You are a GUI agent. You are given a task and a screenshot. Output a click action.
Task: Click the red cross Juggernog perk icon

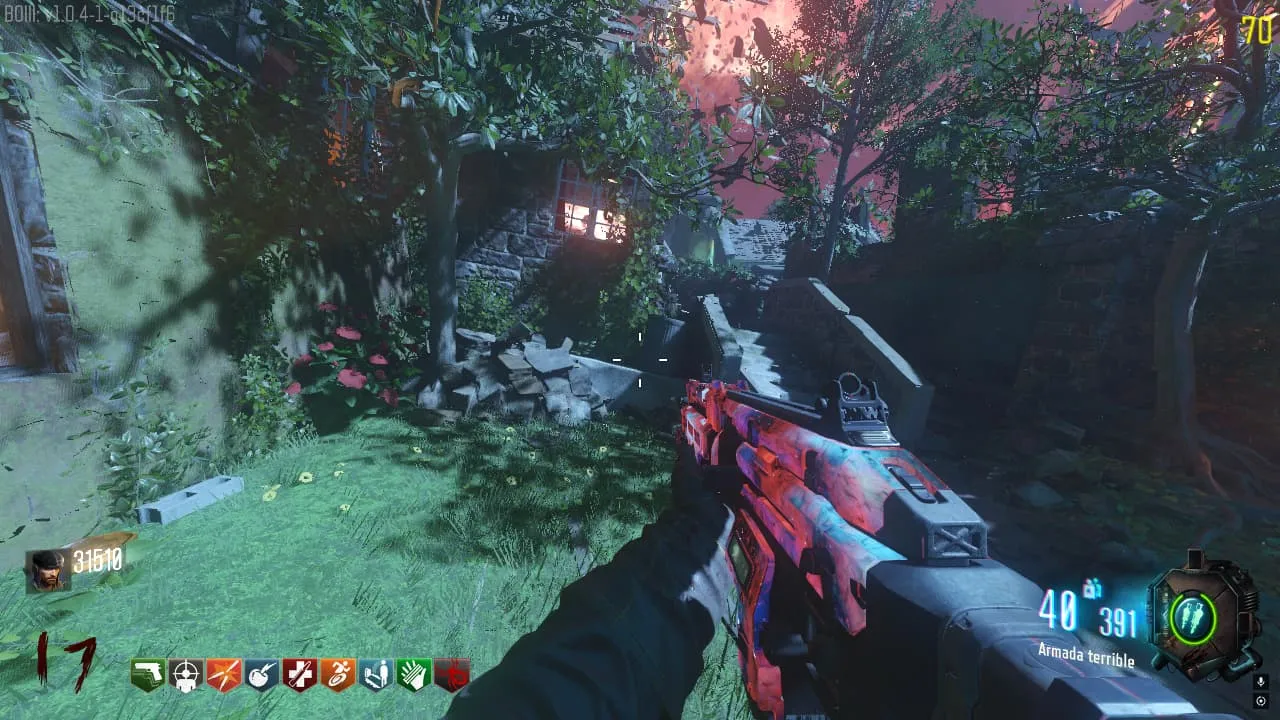(x=300, y=675)
